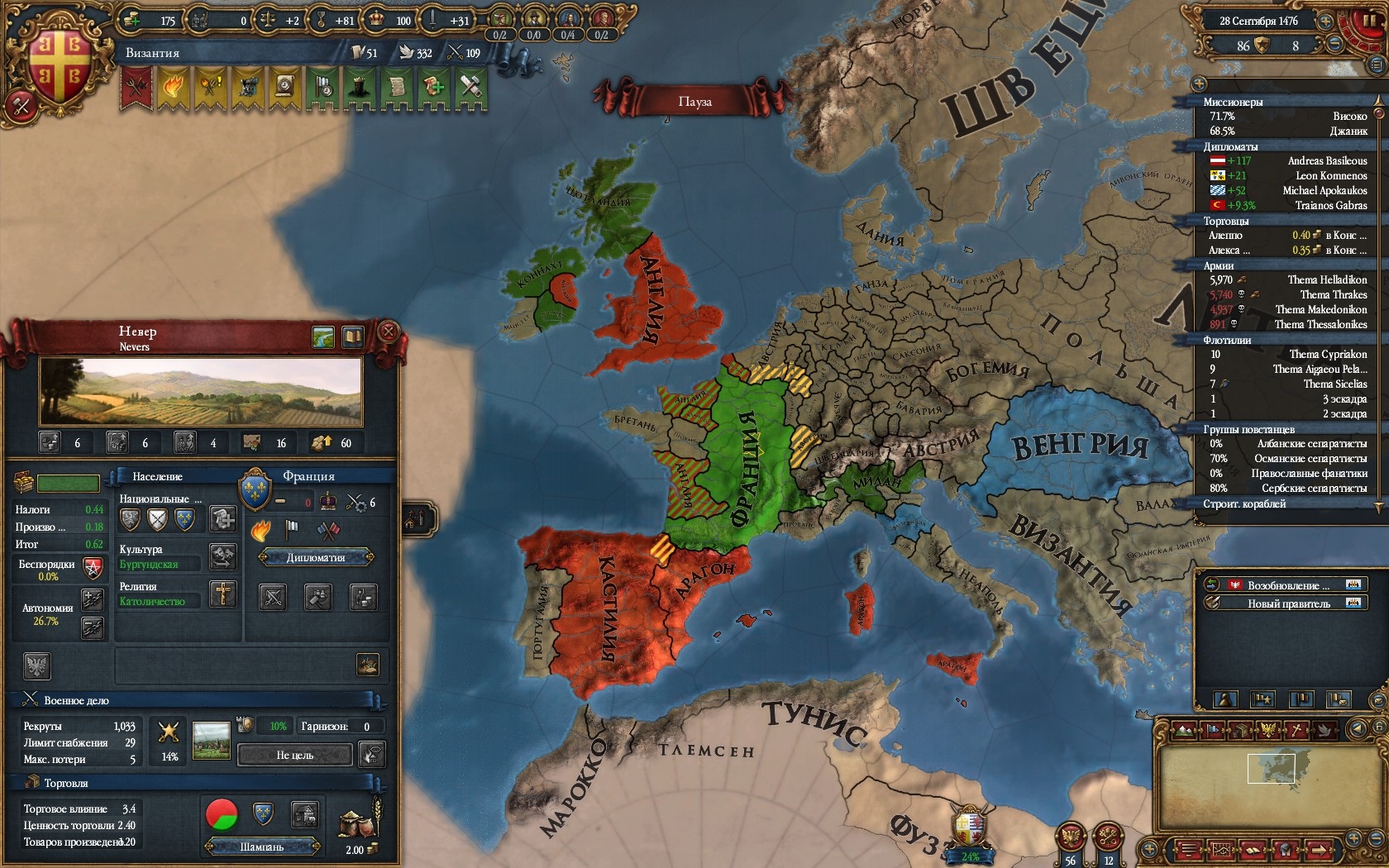Close the Nevers province panel
The height and width of the screenshot is (868, 1389).
388,332
